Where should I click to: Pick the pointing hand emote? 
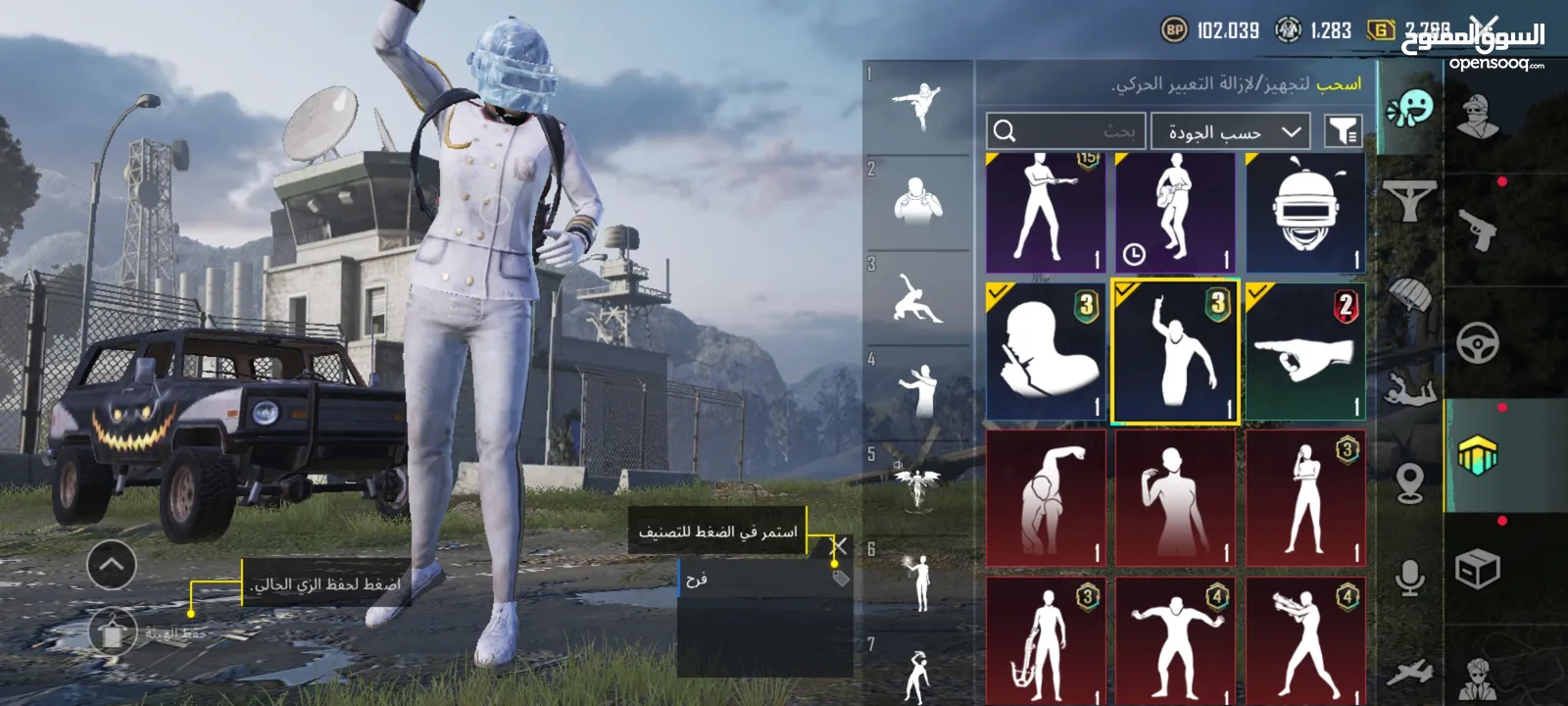pyautogui.click(x=1305, y=352)
